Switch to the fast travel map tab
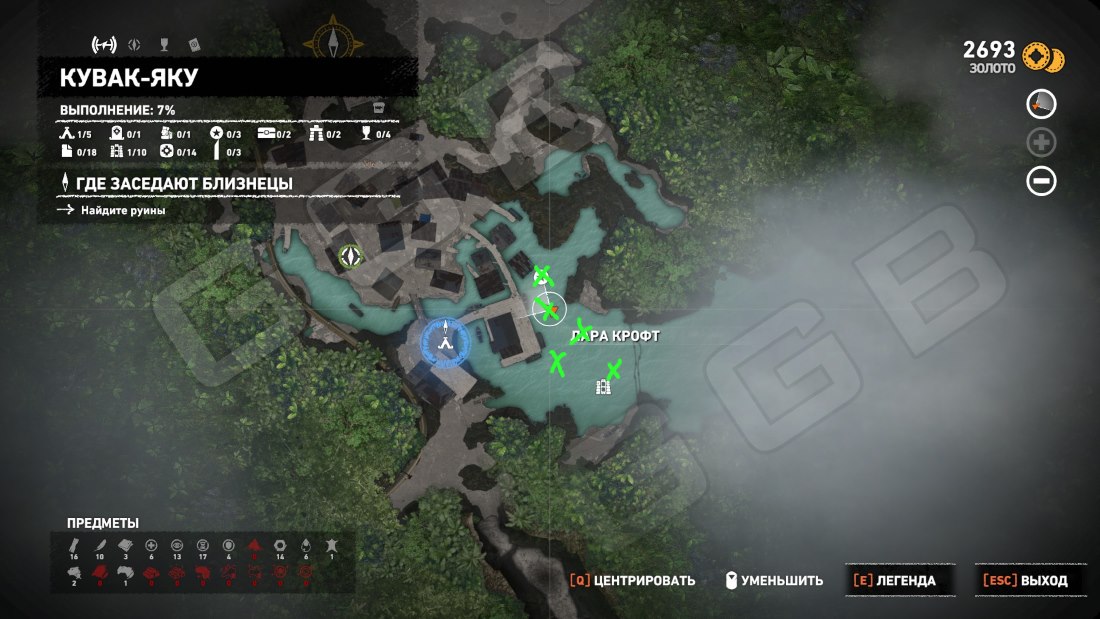The image size is (1100, 619). coord(103,44)
